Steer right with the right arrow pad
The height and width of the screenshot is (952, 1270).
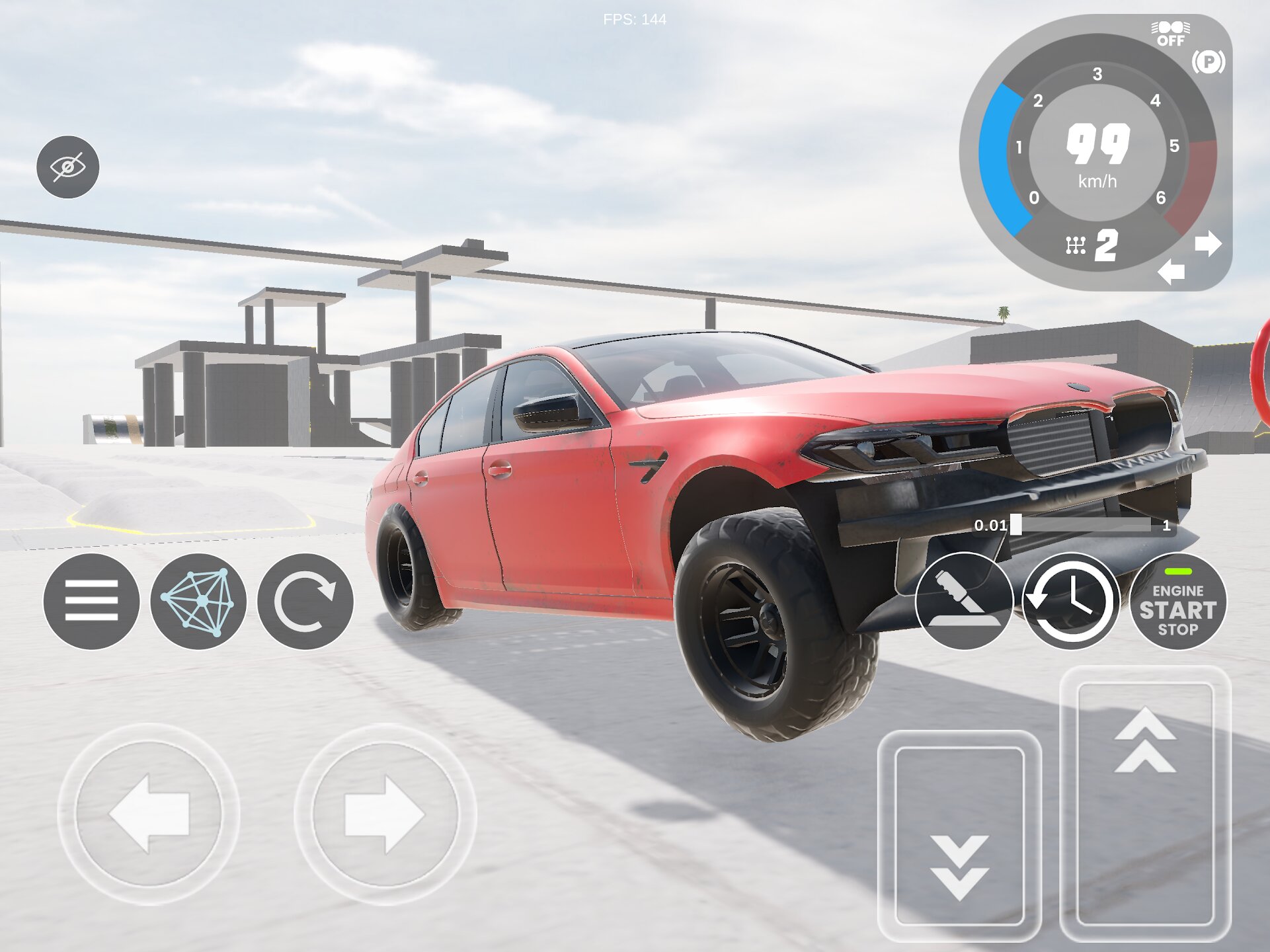tap(385, 814)
